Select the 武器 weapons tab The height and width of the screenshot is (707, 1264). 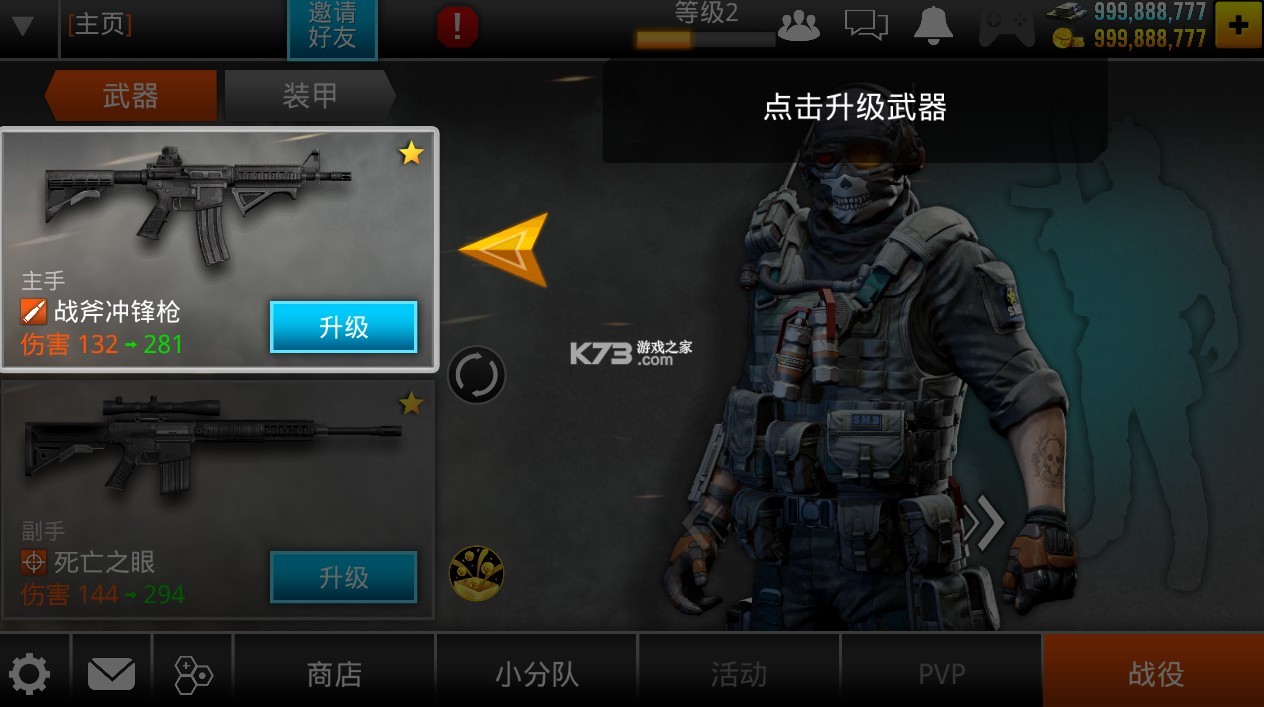tap(131, 96)
